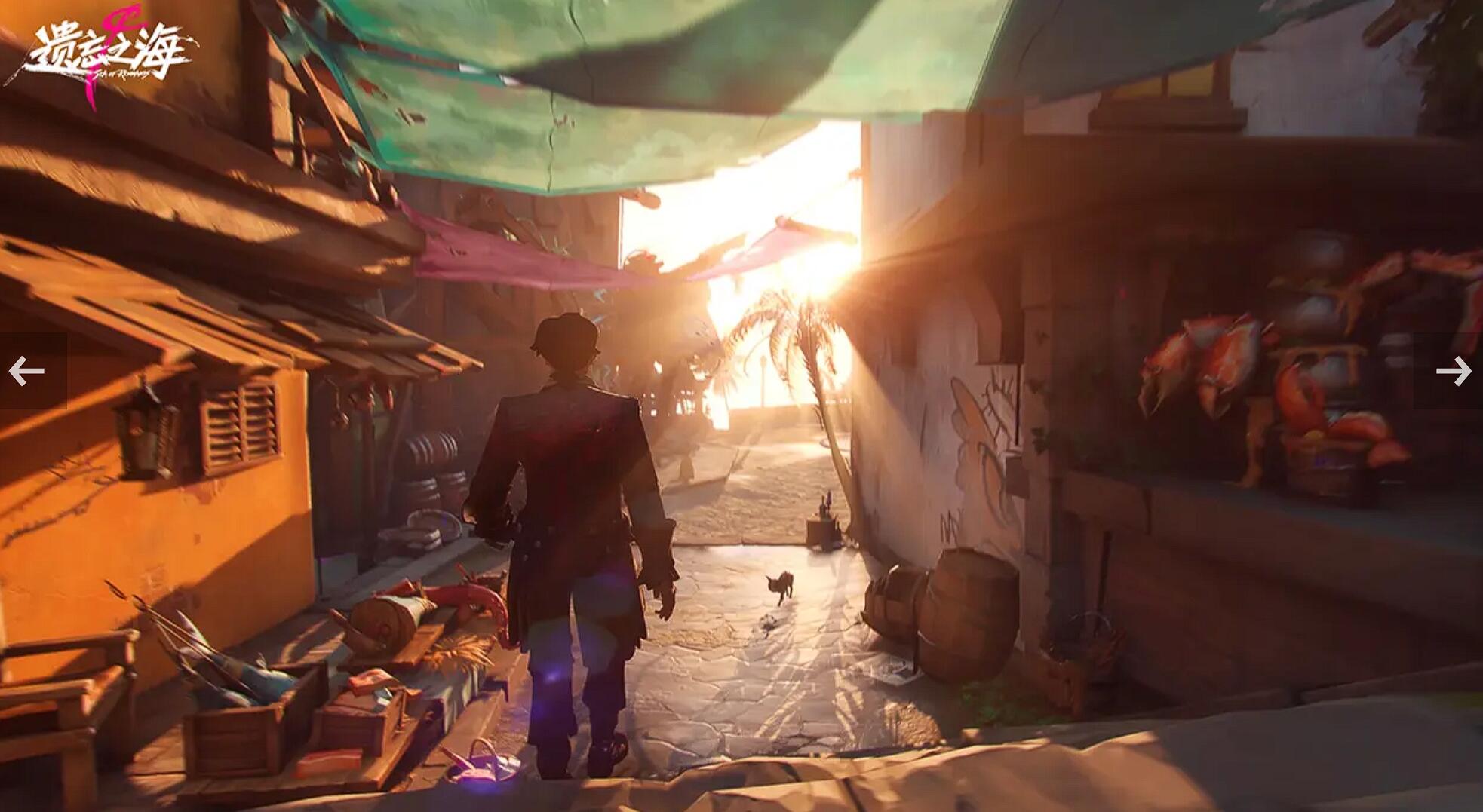Show the previous image with left arrow

(x=27, y=371)
